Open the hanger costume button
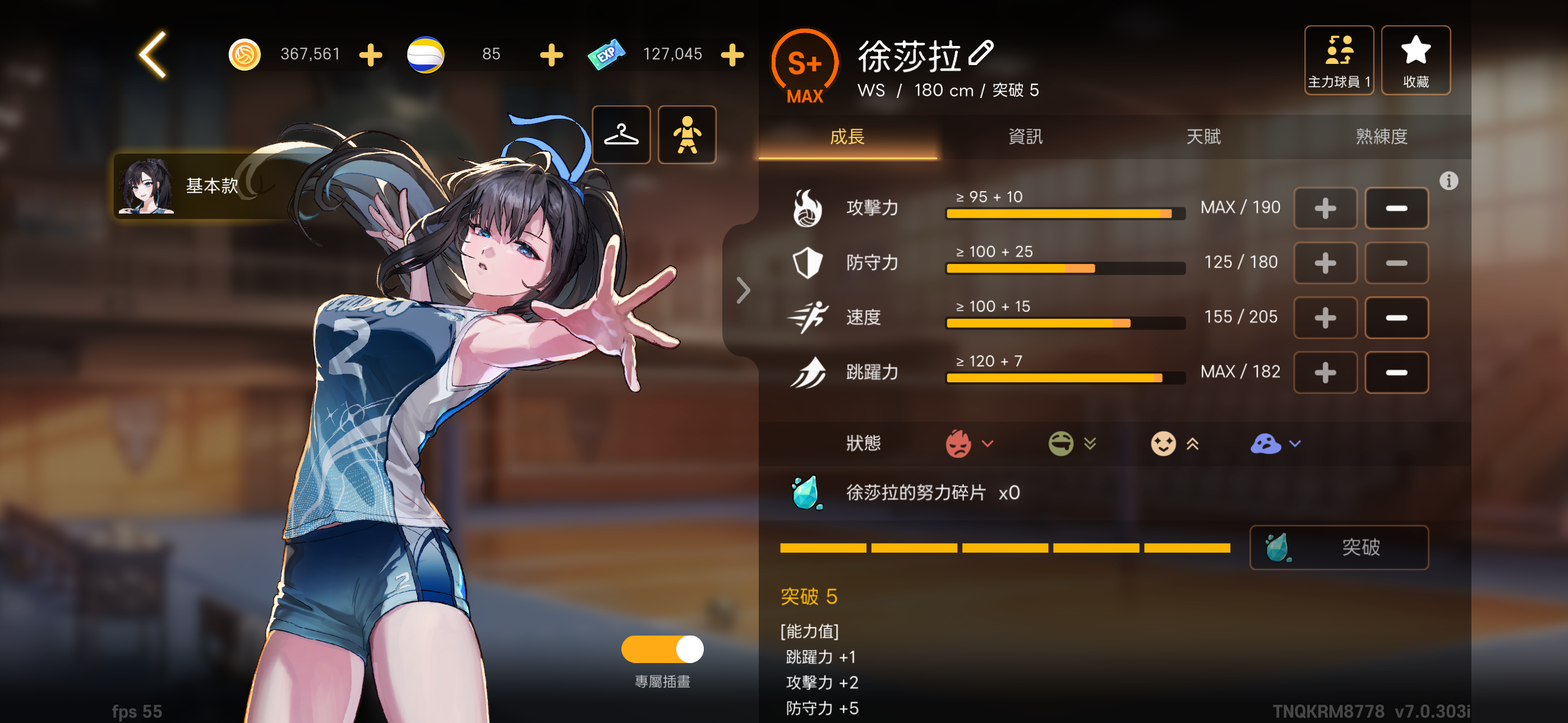The image size is (1568, 723). (621, 135)
